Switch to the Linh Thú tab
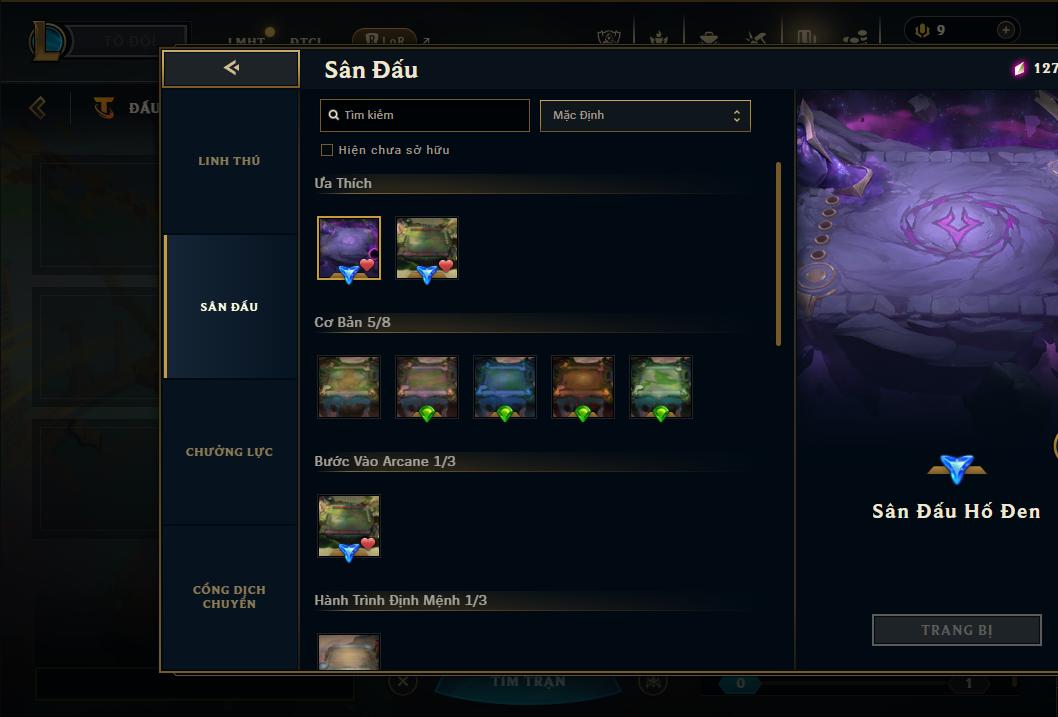This screenshot has height=717, width=1058. [229, 161]
